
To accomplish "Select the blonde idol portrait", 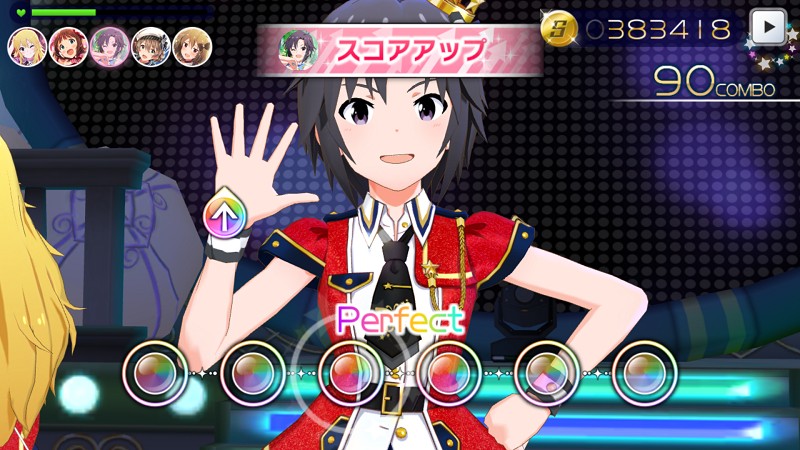I will click(27, 46).
